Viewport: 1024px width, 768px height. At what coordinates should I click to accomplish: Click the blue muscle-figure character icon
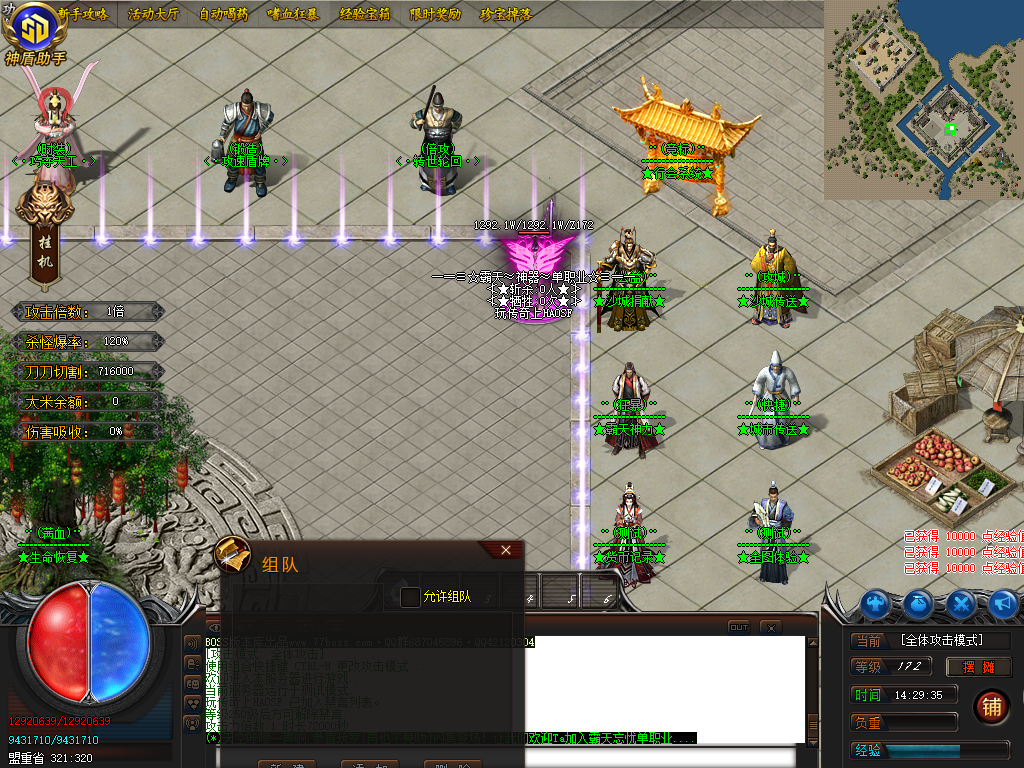877,603
